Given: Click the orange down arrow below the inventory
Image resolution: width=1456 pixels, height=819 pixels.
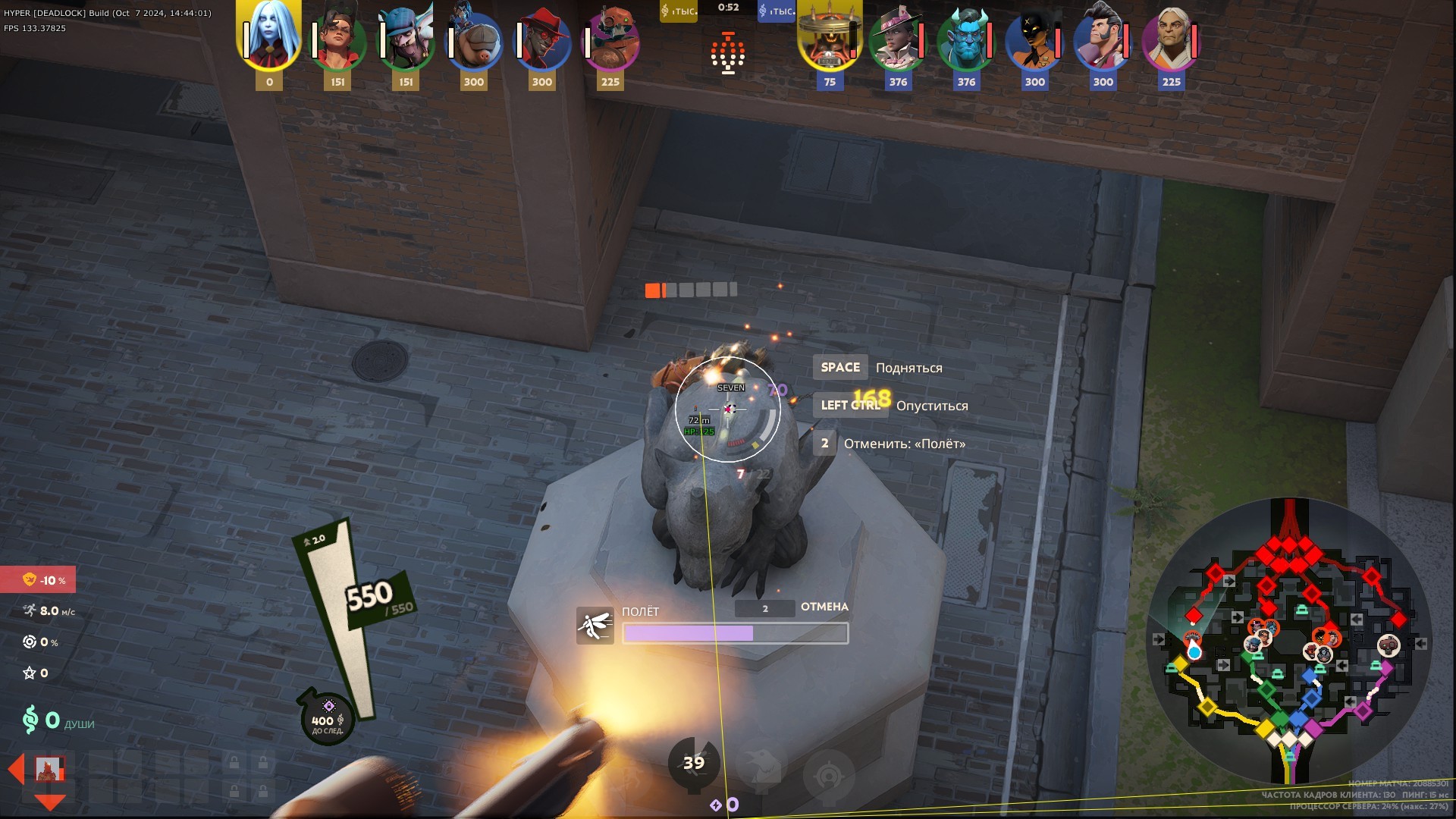Looking at the screenshot, I should 50,802.
